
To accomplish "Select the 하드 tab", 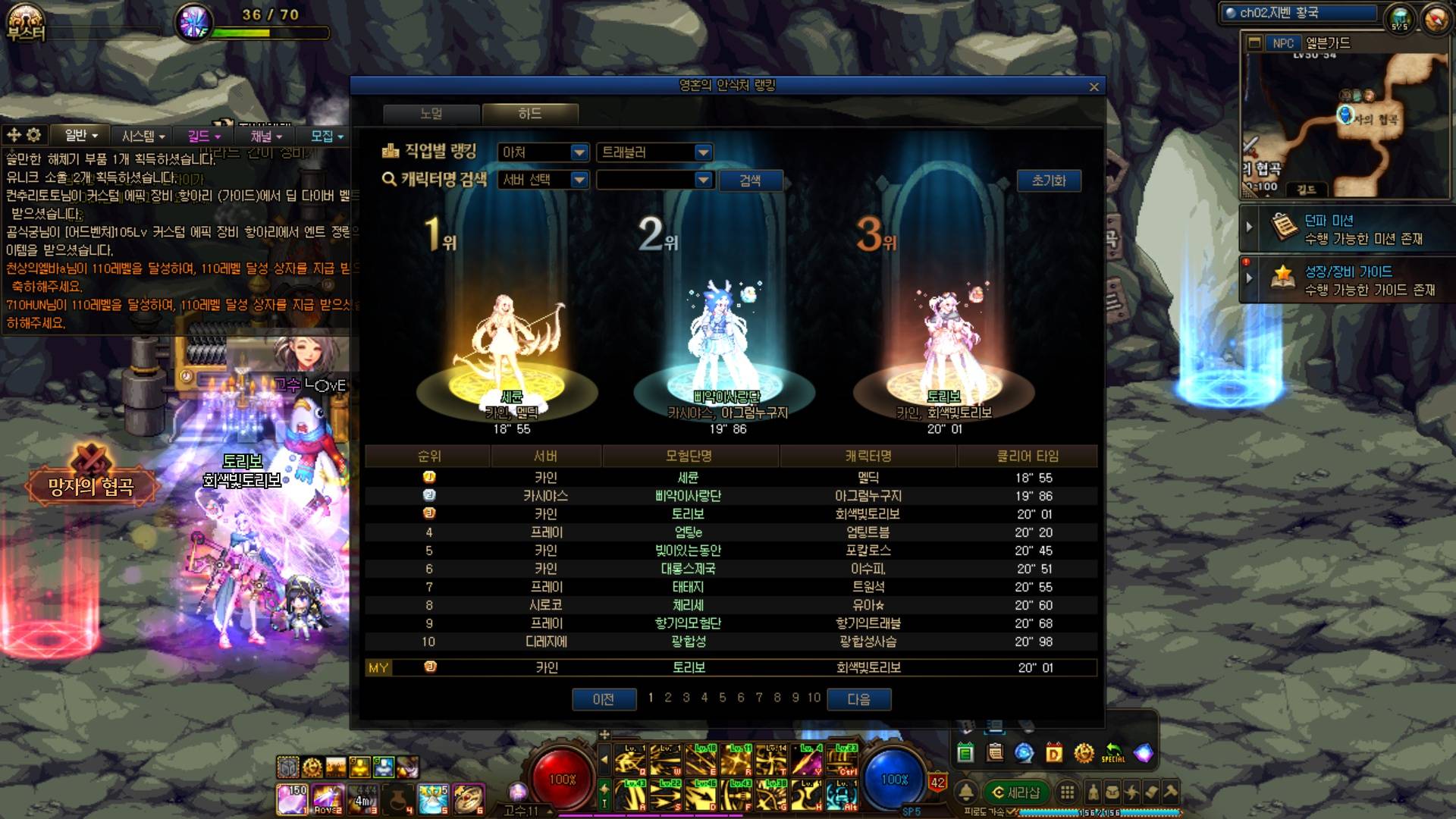I will point(530,114).
